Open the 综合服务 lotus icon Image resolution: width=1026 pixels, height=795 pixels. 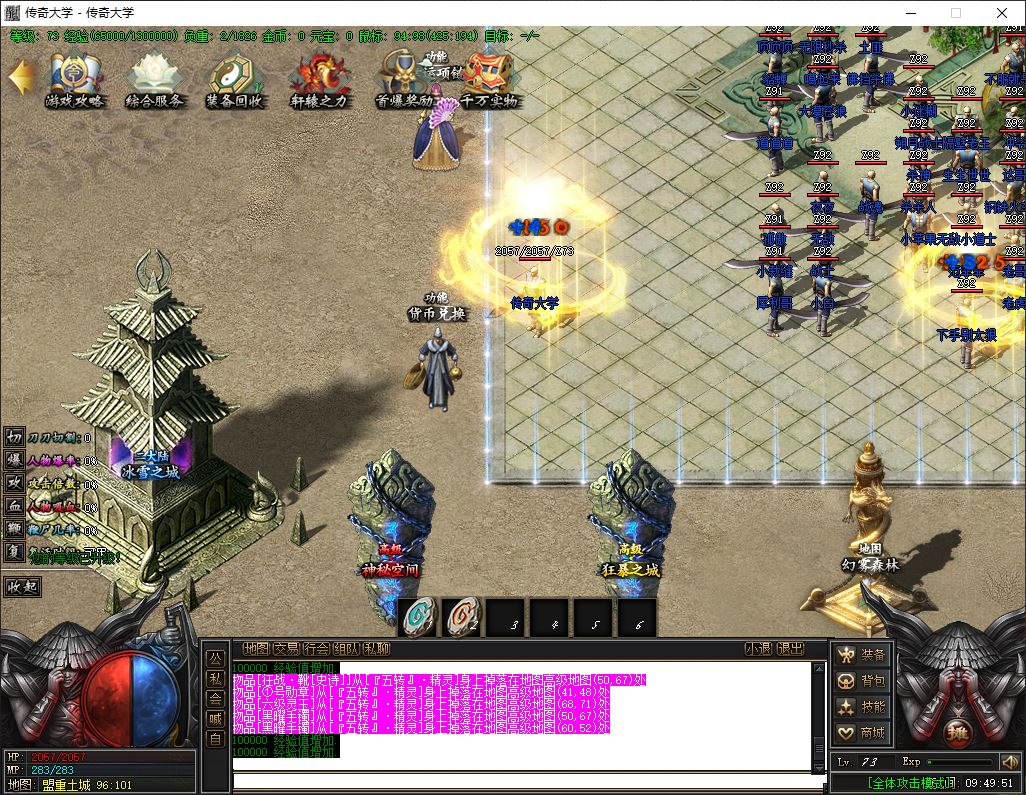click(154, 79)
